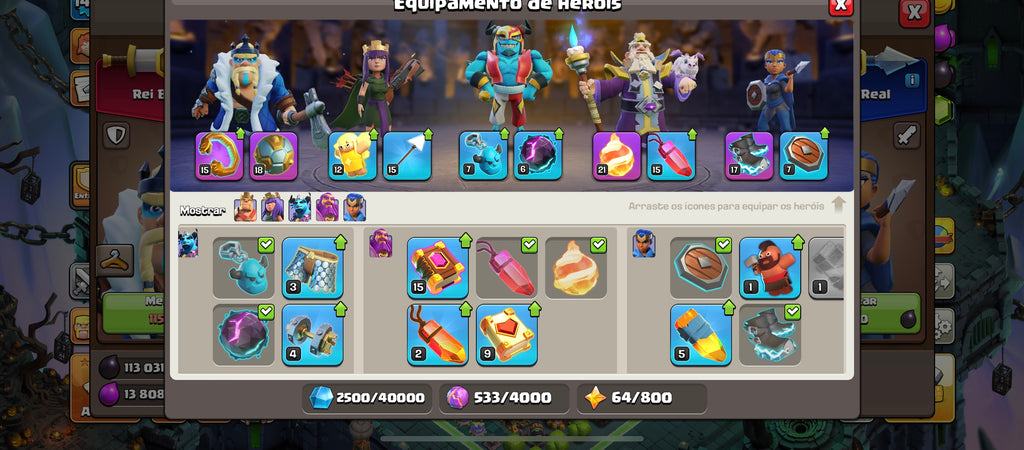The height and width of the screenshot is (450, 1024).
Task: Choose the Eternal Tome in the inventory
Action: (438, 268)
